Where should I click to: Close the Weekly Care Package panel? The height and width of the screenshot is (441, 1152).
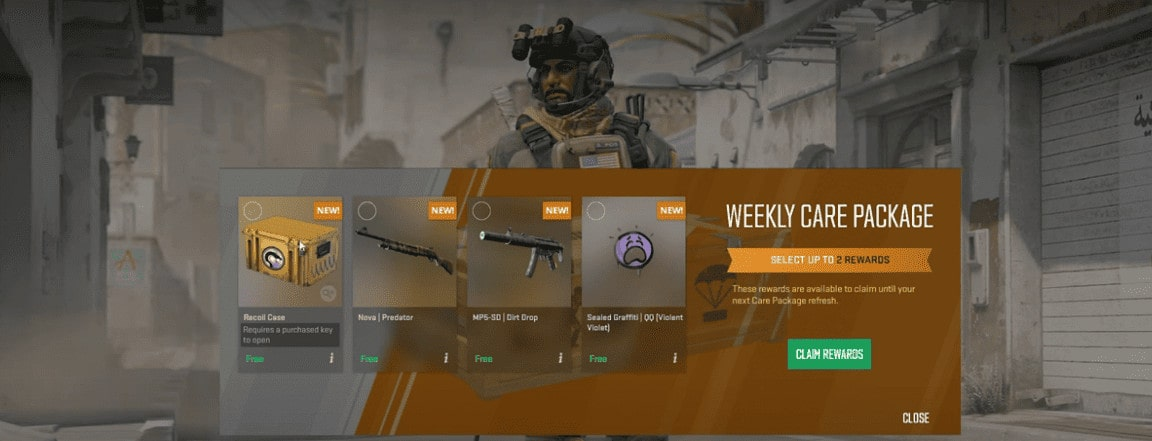pos(915,418)
